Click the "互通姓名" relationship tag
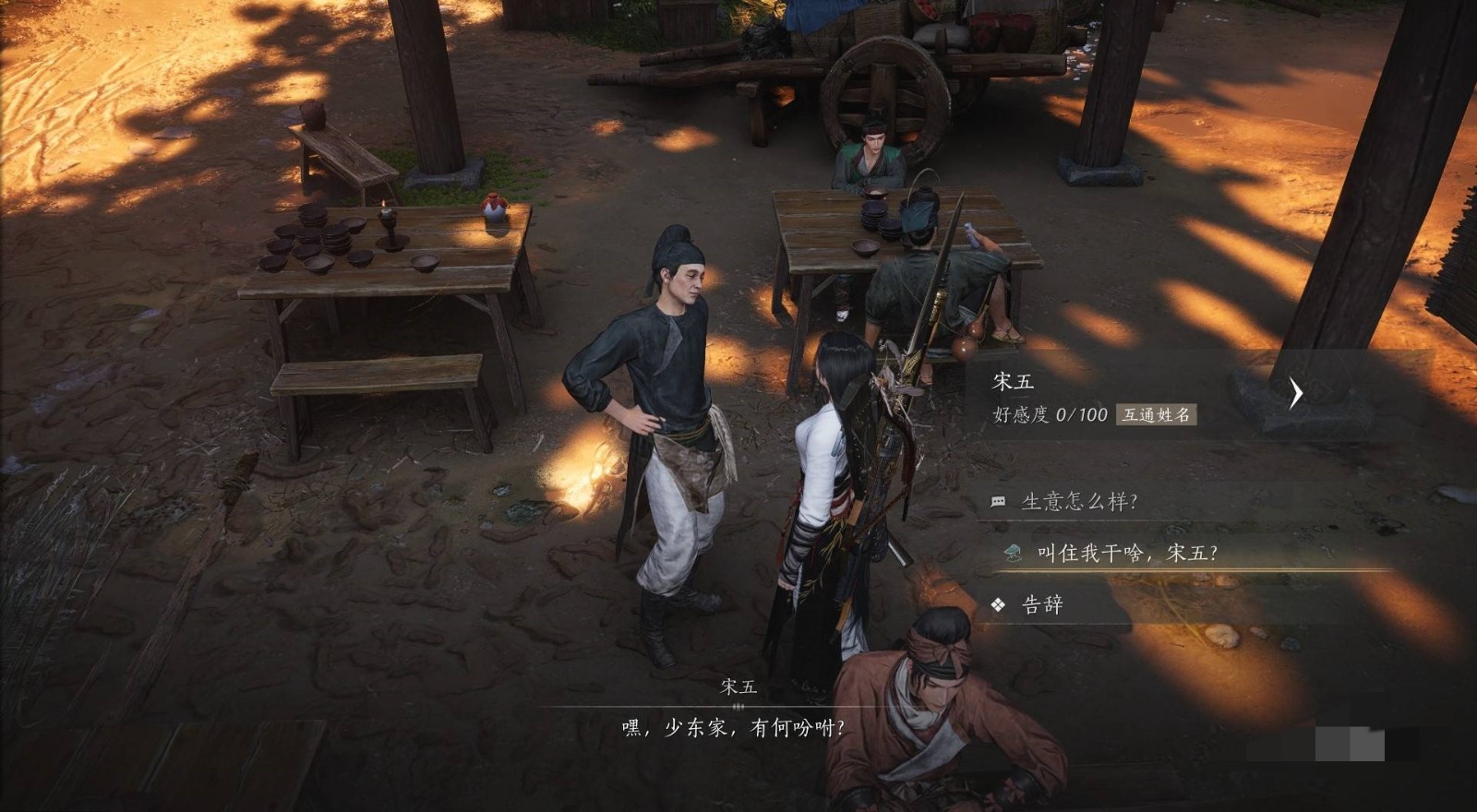Viewport: 1477px width, 812px height. (x=1156, y=415)
